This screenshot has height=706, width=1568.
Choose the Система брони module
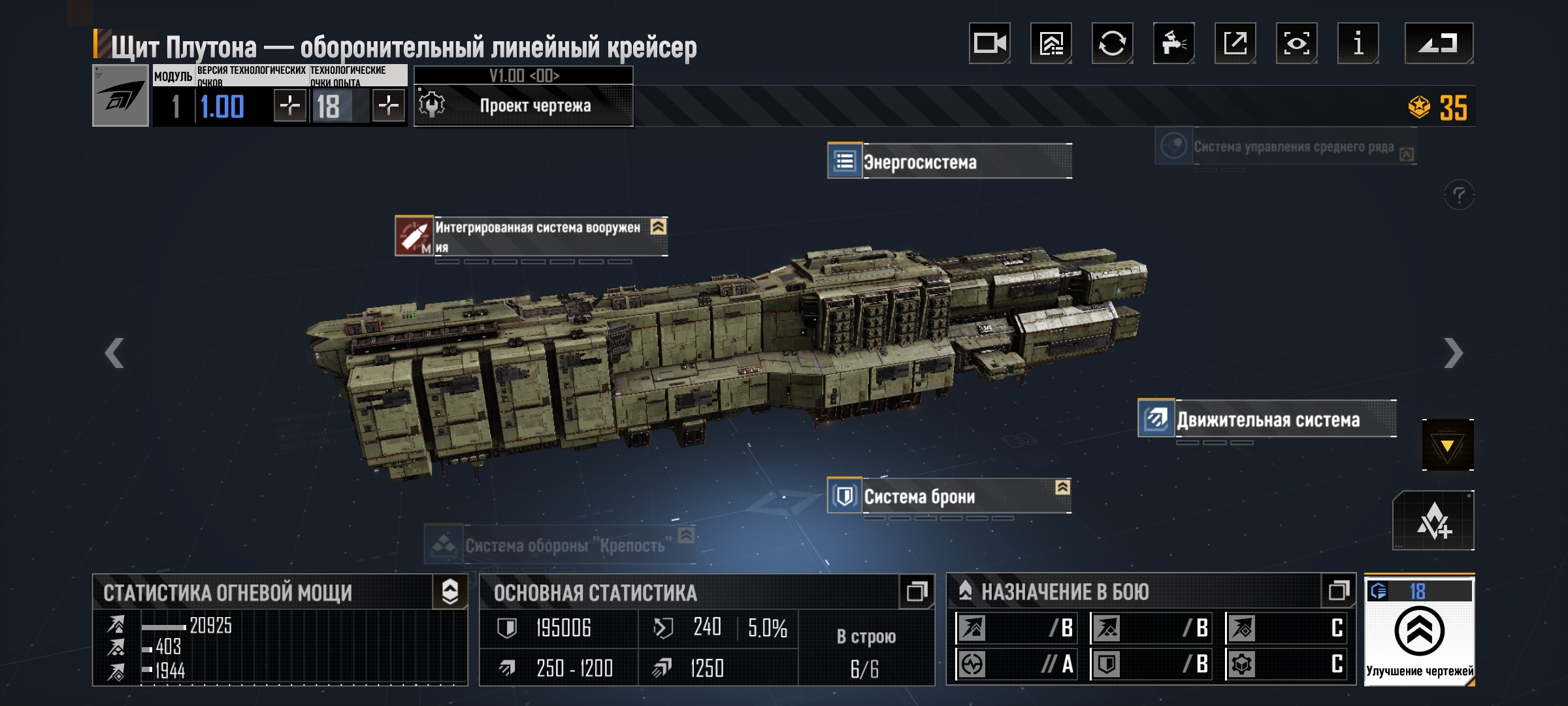949,497
